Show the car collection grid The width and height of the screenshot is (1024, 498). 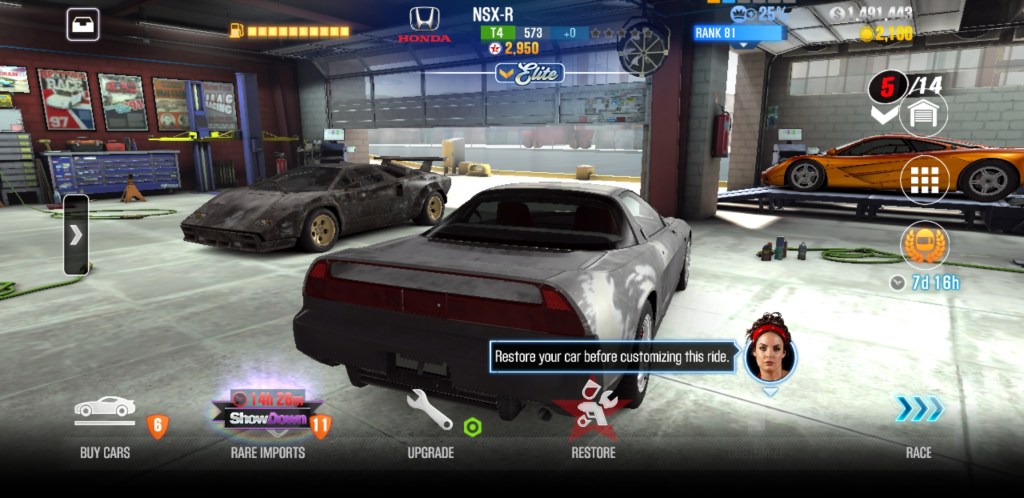pyautogui.click(x=923, y=181)
